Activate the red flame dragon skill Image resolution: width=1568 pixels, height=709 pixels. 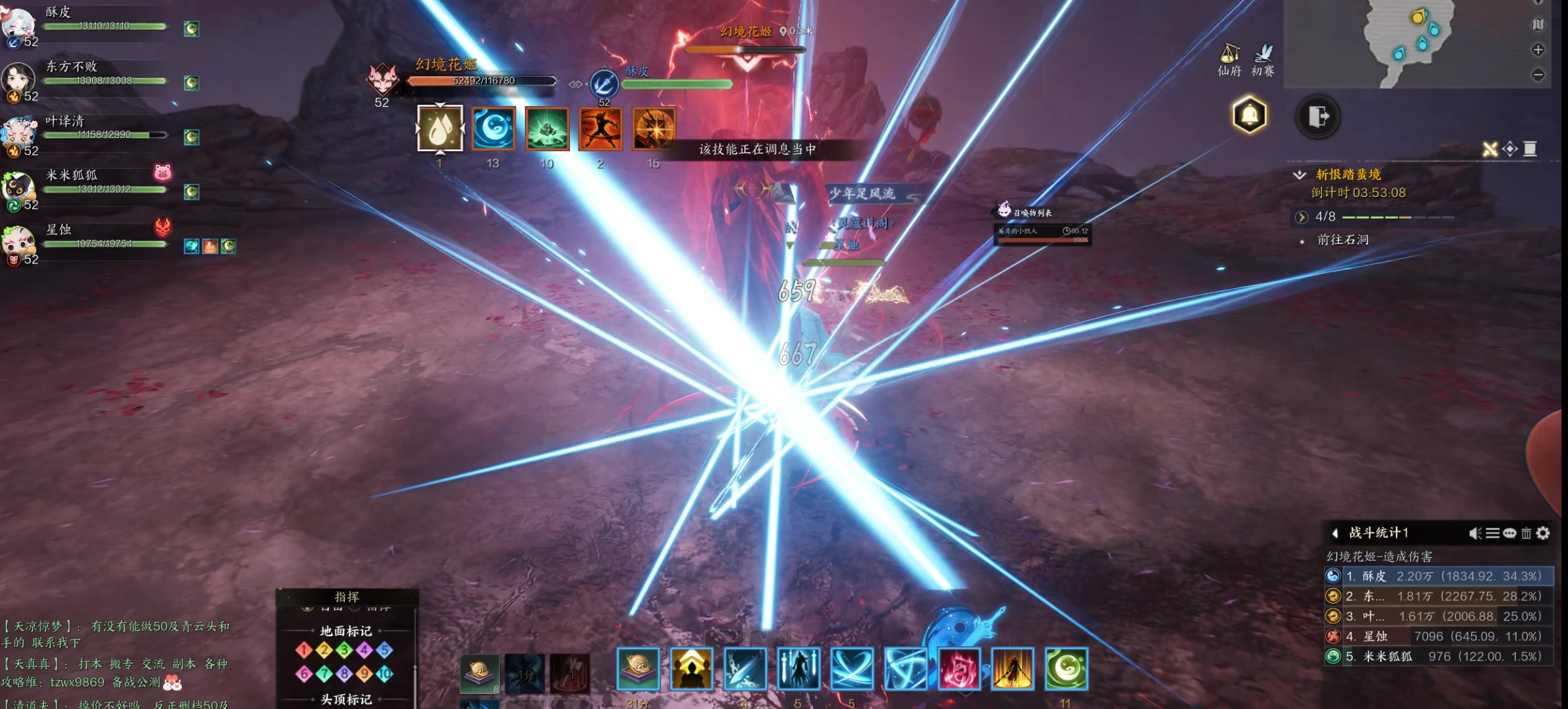pyautogui.click(x=959, y=669)
